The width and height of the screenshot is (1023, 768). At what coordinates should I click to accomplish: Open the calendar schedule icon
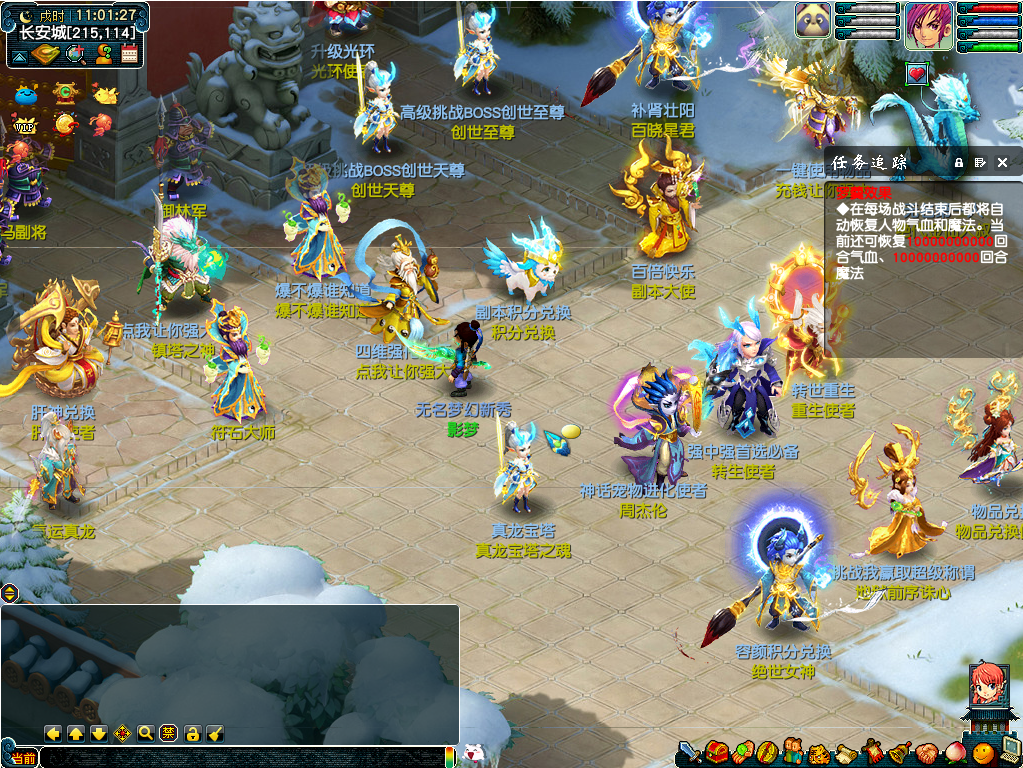(129, 54)
